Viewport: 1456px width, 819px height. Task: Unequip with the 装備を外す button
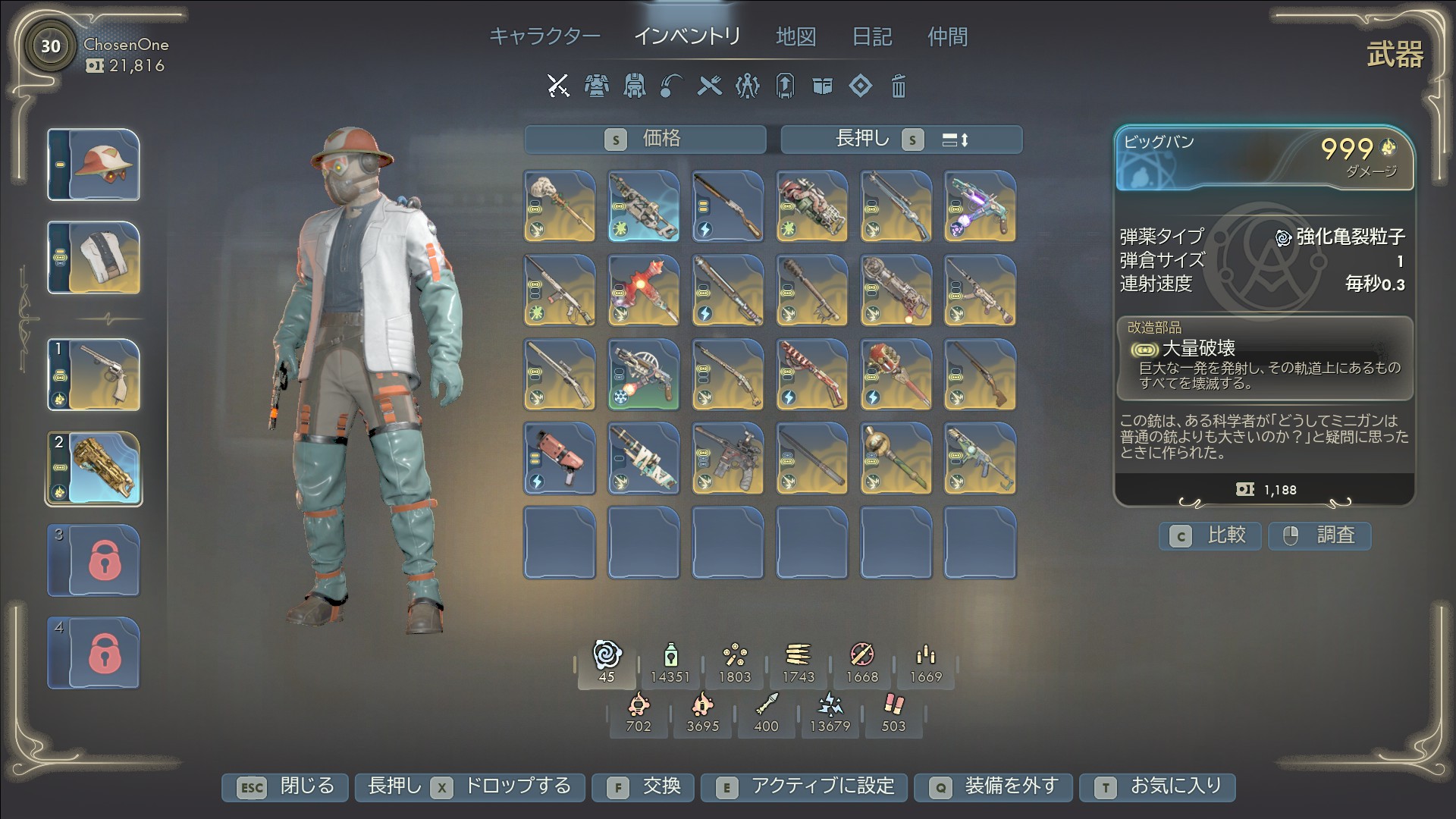click(x=994, y=786)
